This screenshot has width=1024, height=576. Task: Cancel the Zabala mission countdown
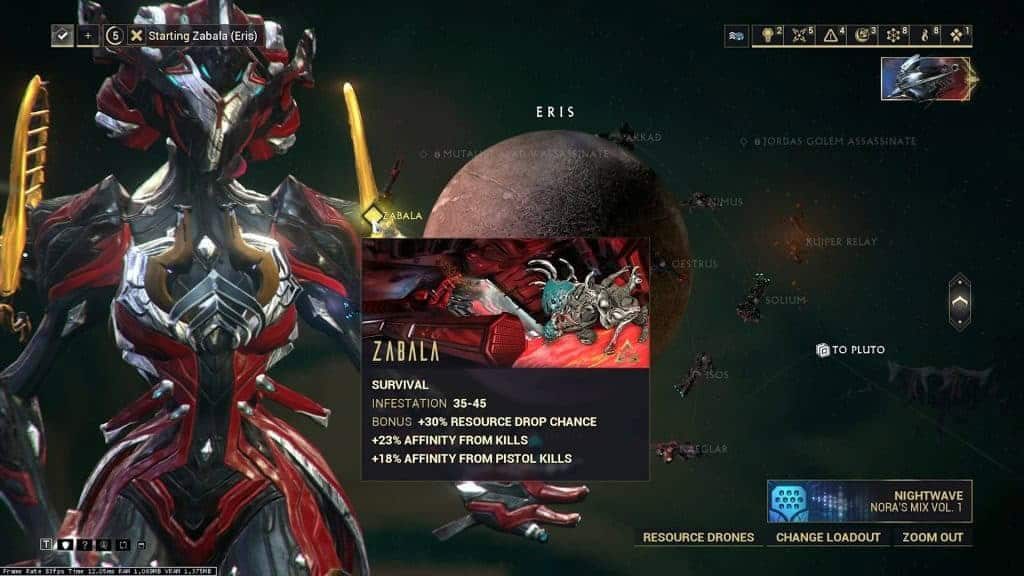[x=136, y=35]
